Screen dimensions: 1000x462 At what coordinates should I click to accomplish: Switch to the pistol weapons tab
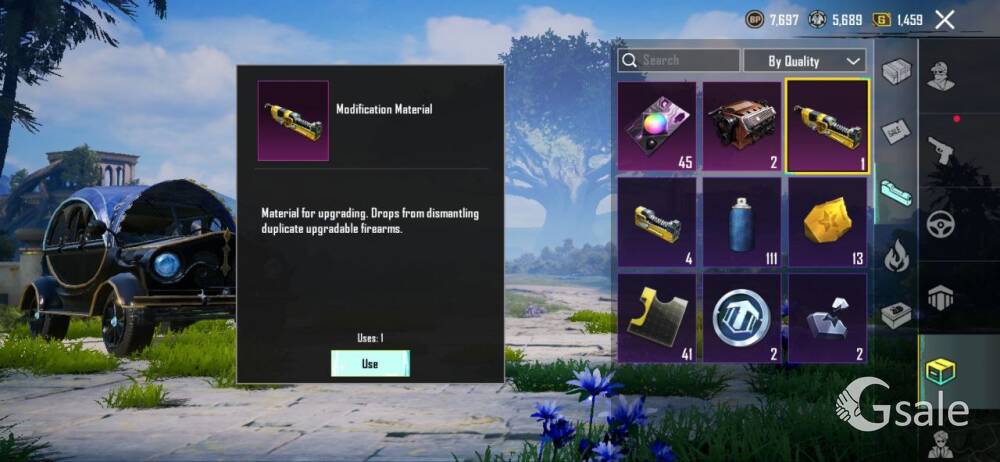point(941,150)
